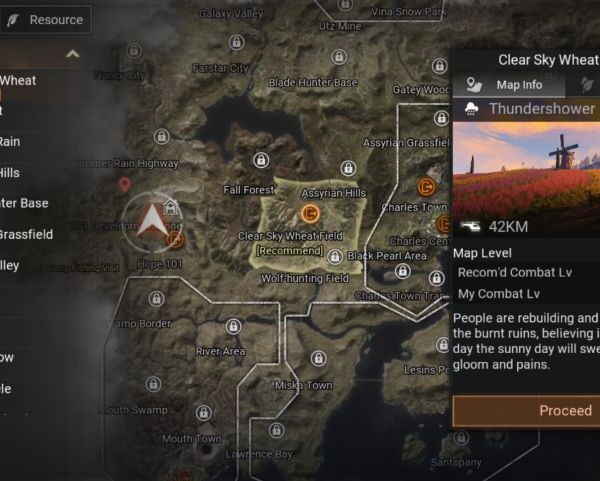Tap the locked Farstar City marker
This screenshot has height=481, width=600.
click(236, 43)
